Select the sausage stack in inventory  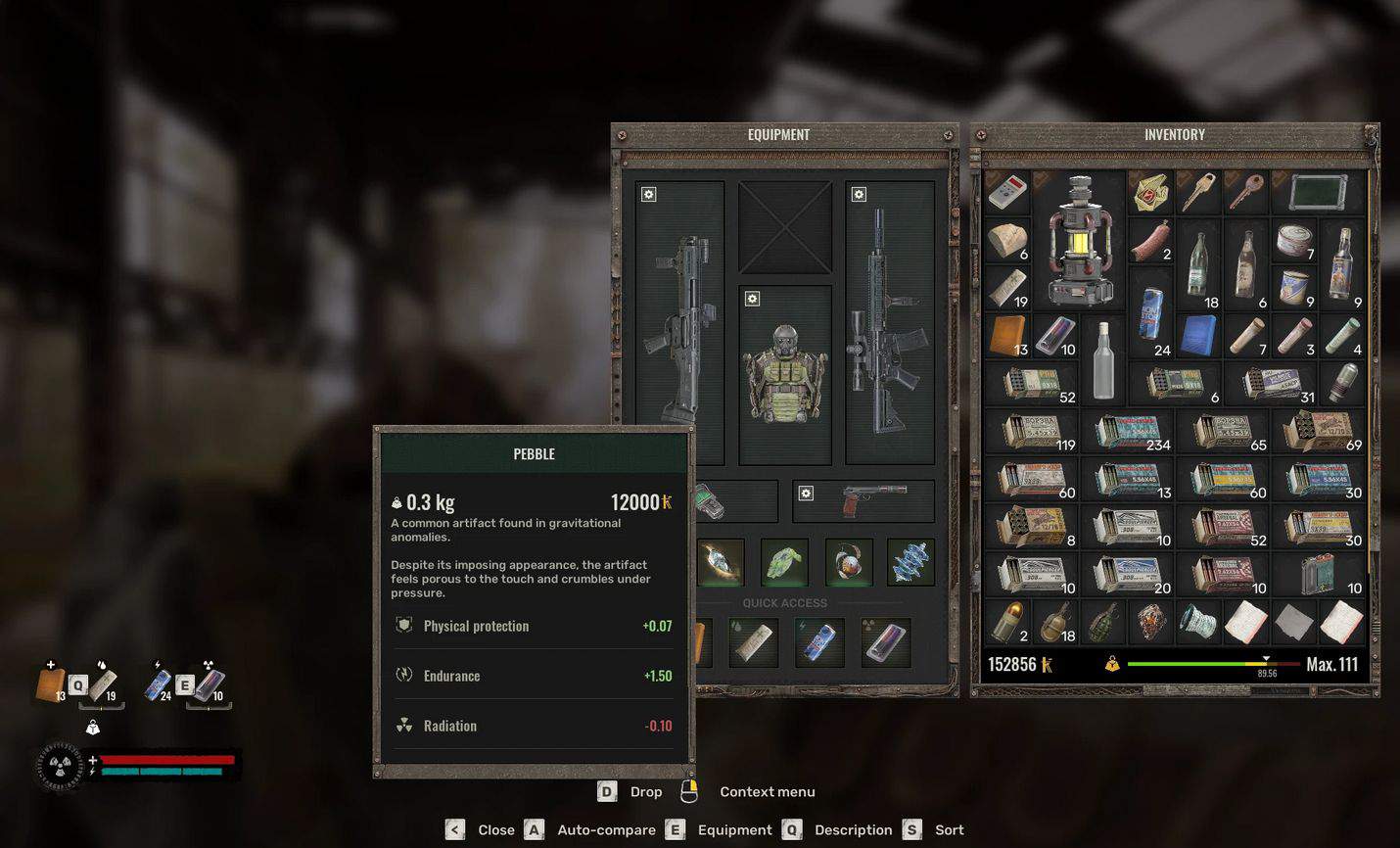point(1151,241)
